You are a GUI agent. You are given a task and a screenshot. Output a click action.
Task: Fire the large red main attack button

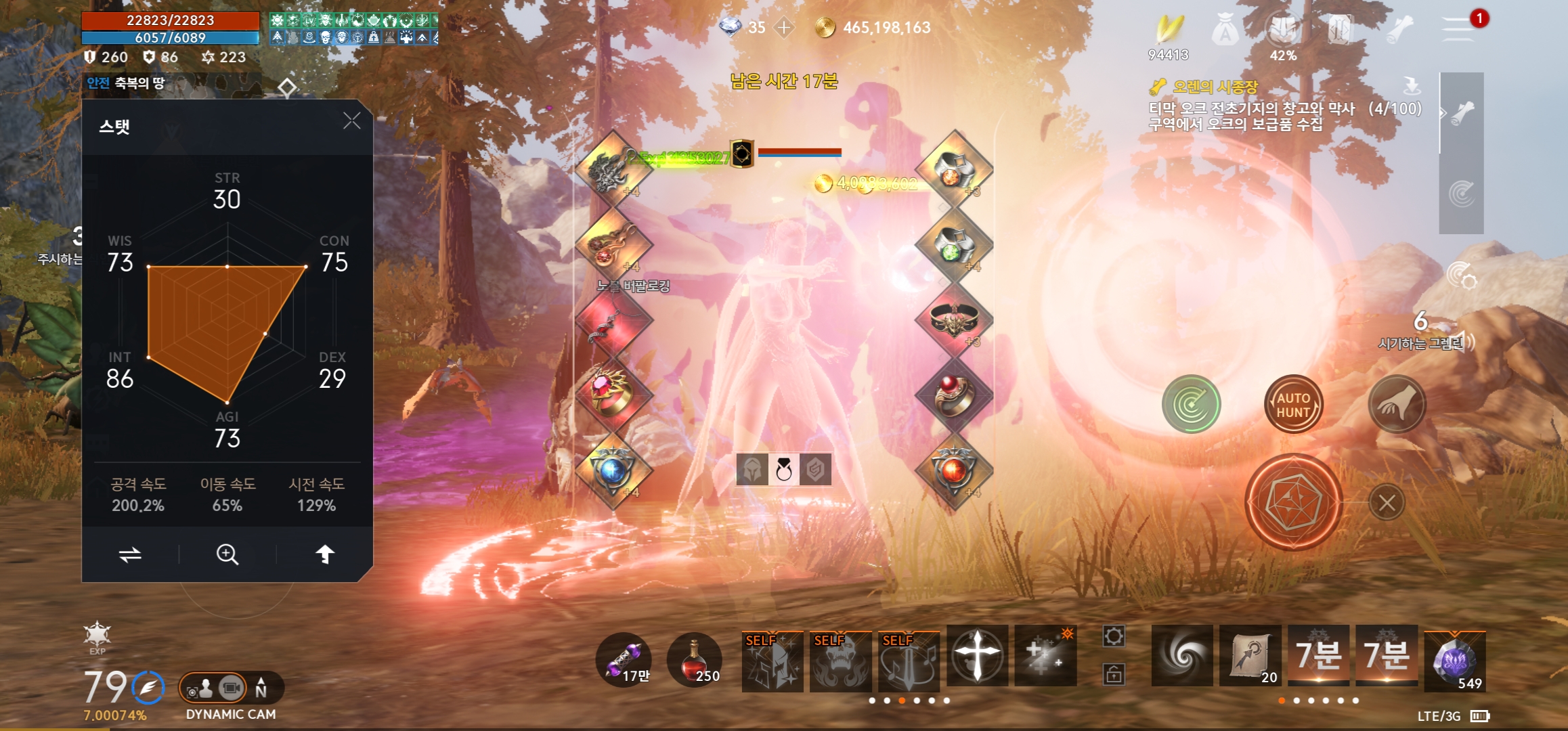1293,502
